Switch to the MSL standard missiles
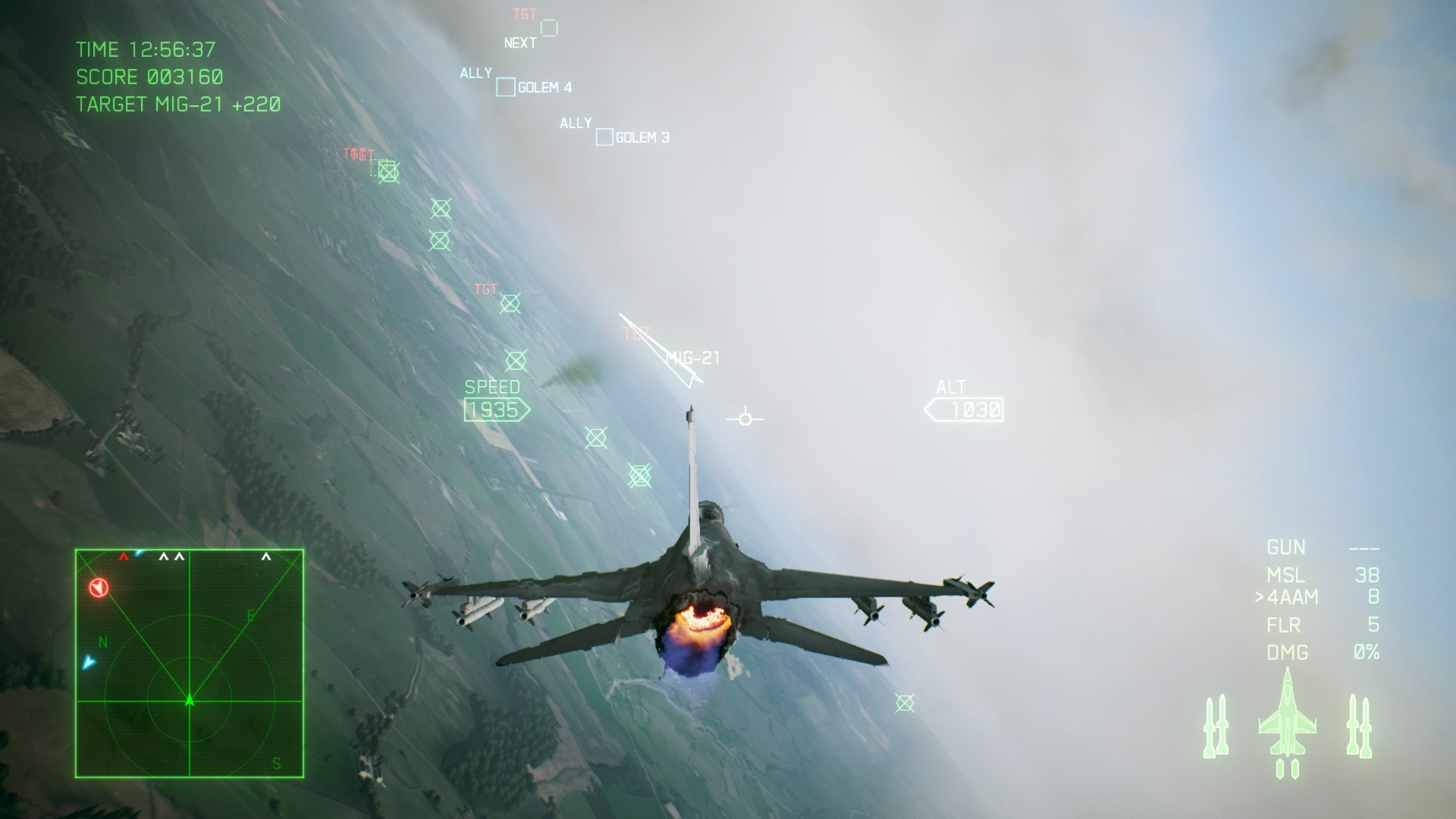 pos(1285,575)
